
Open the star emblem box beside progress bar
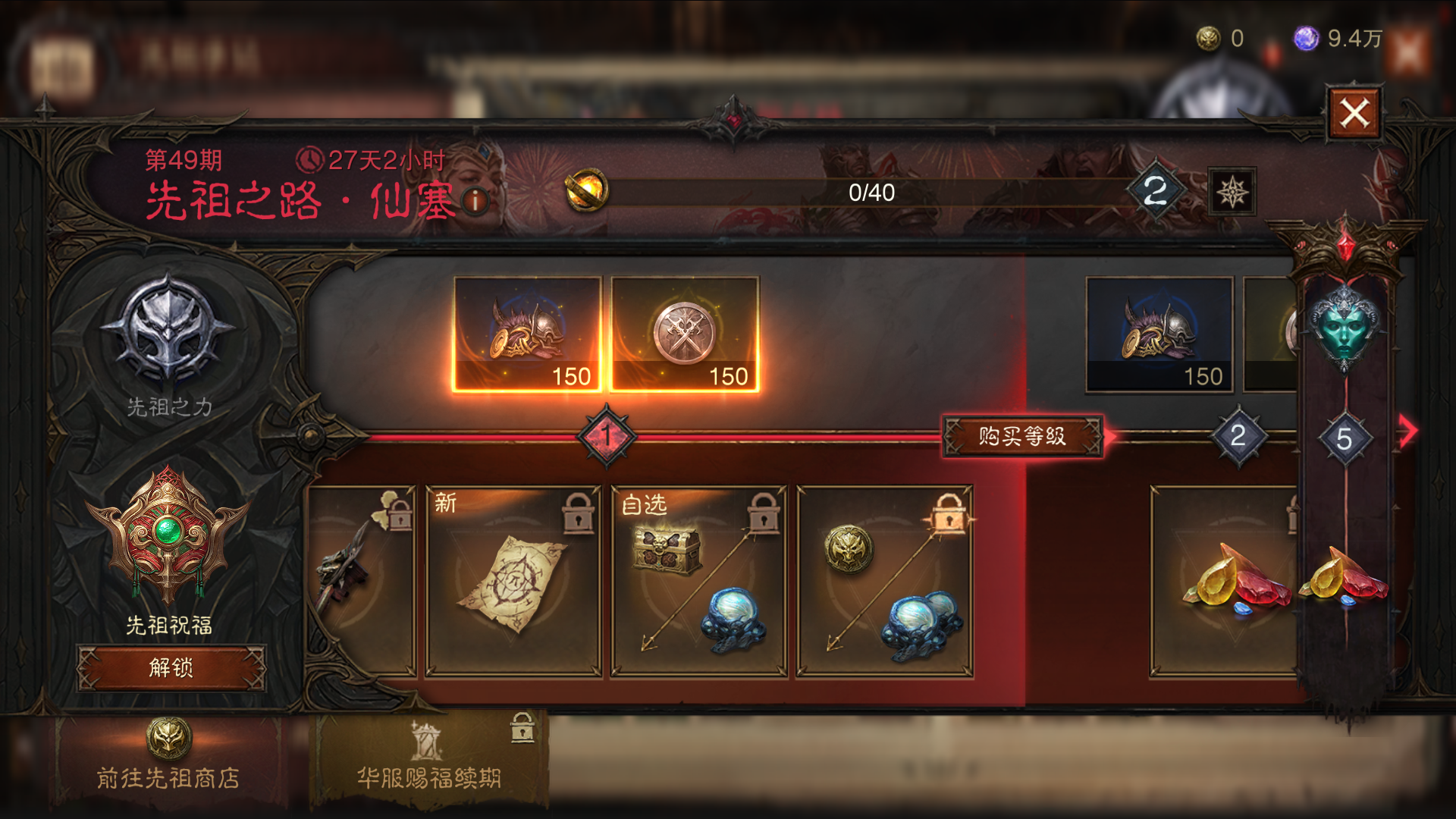click(1232, 192)
